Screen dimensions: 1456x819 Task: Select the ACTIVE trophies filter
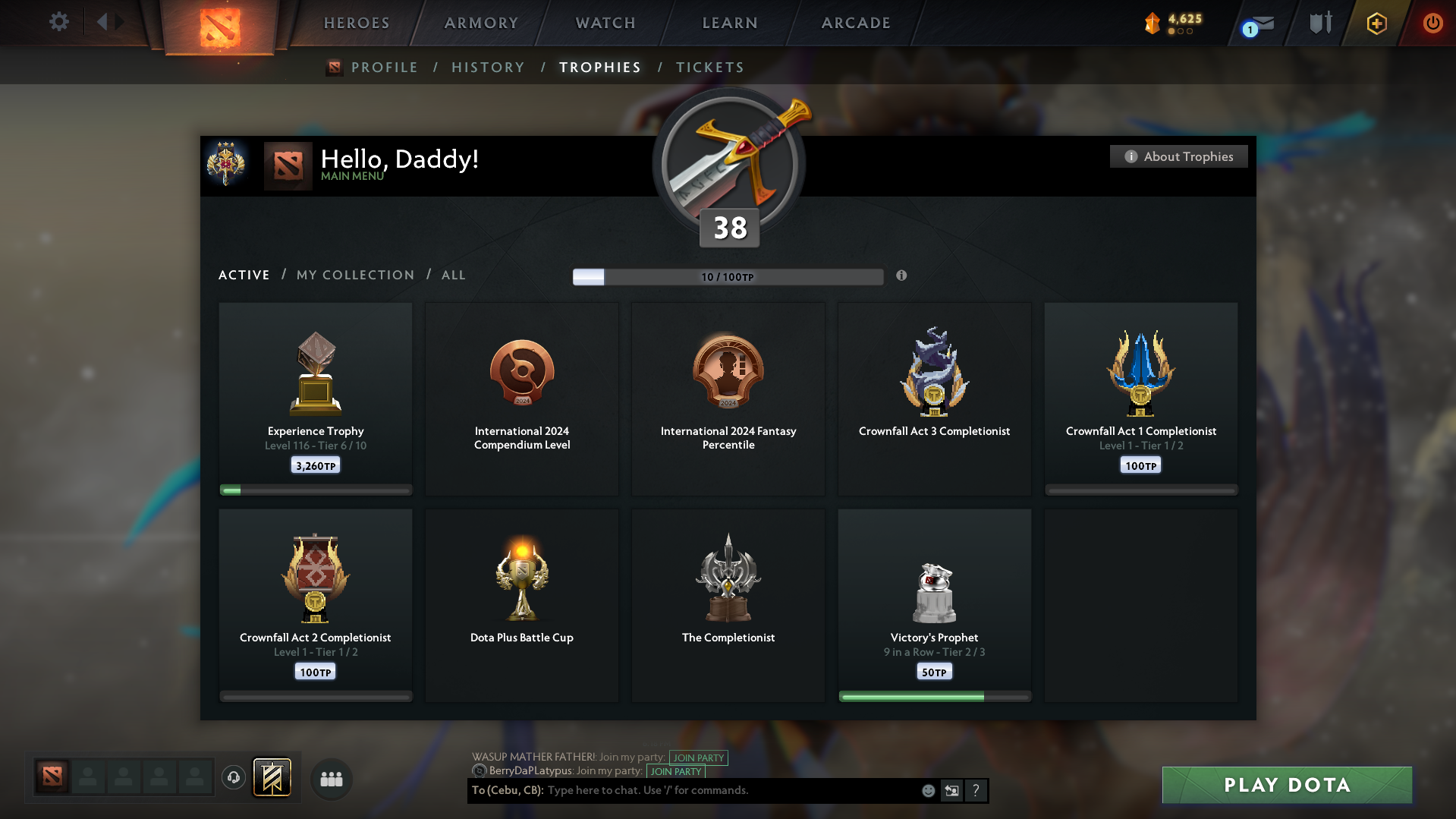coord(244,275)
